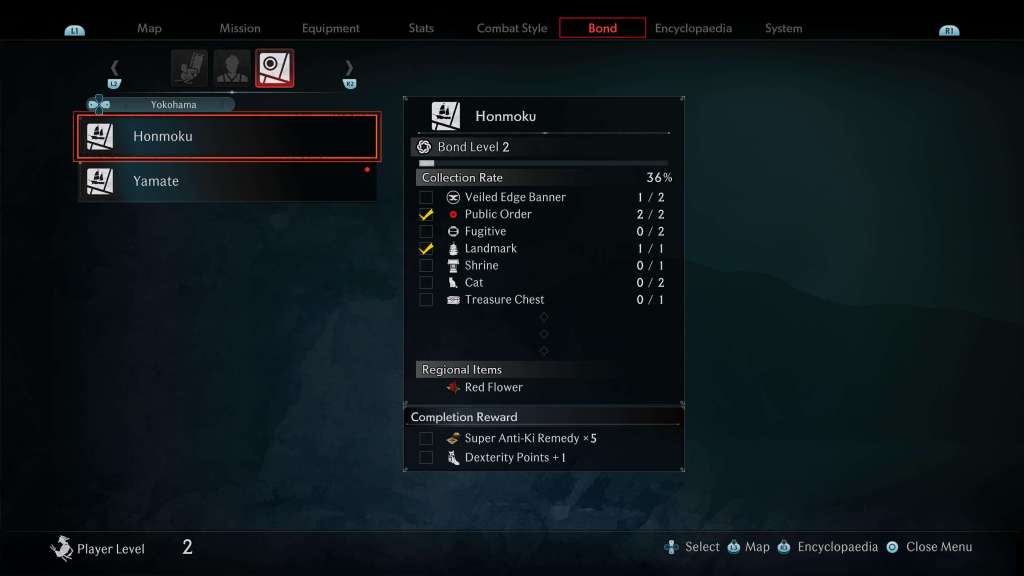
Task: Select the Honmoku region entry
Action: (x=228, y=137)
